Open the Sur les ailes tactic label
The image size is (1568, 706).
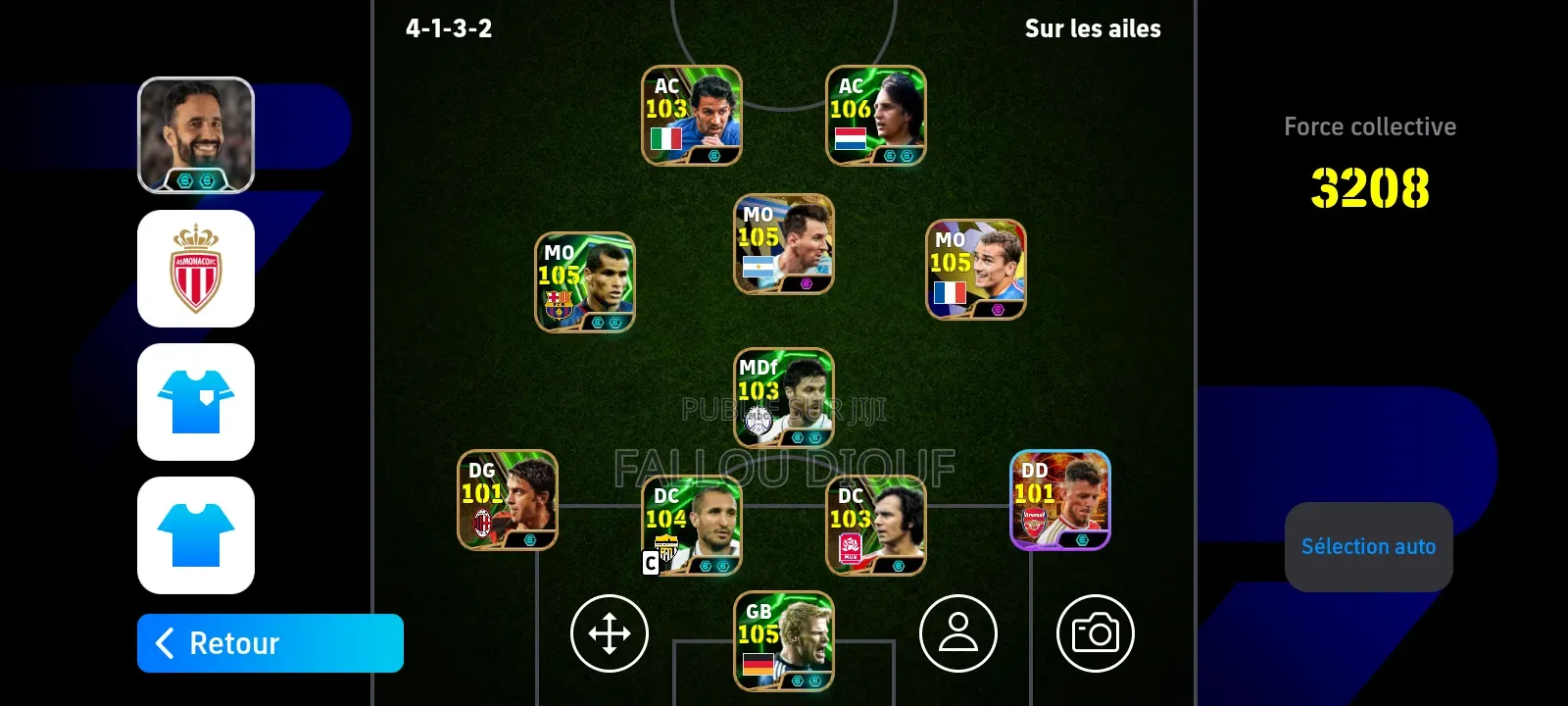coord(1094,28)
